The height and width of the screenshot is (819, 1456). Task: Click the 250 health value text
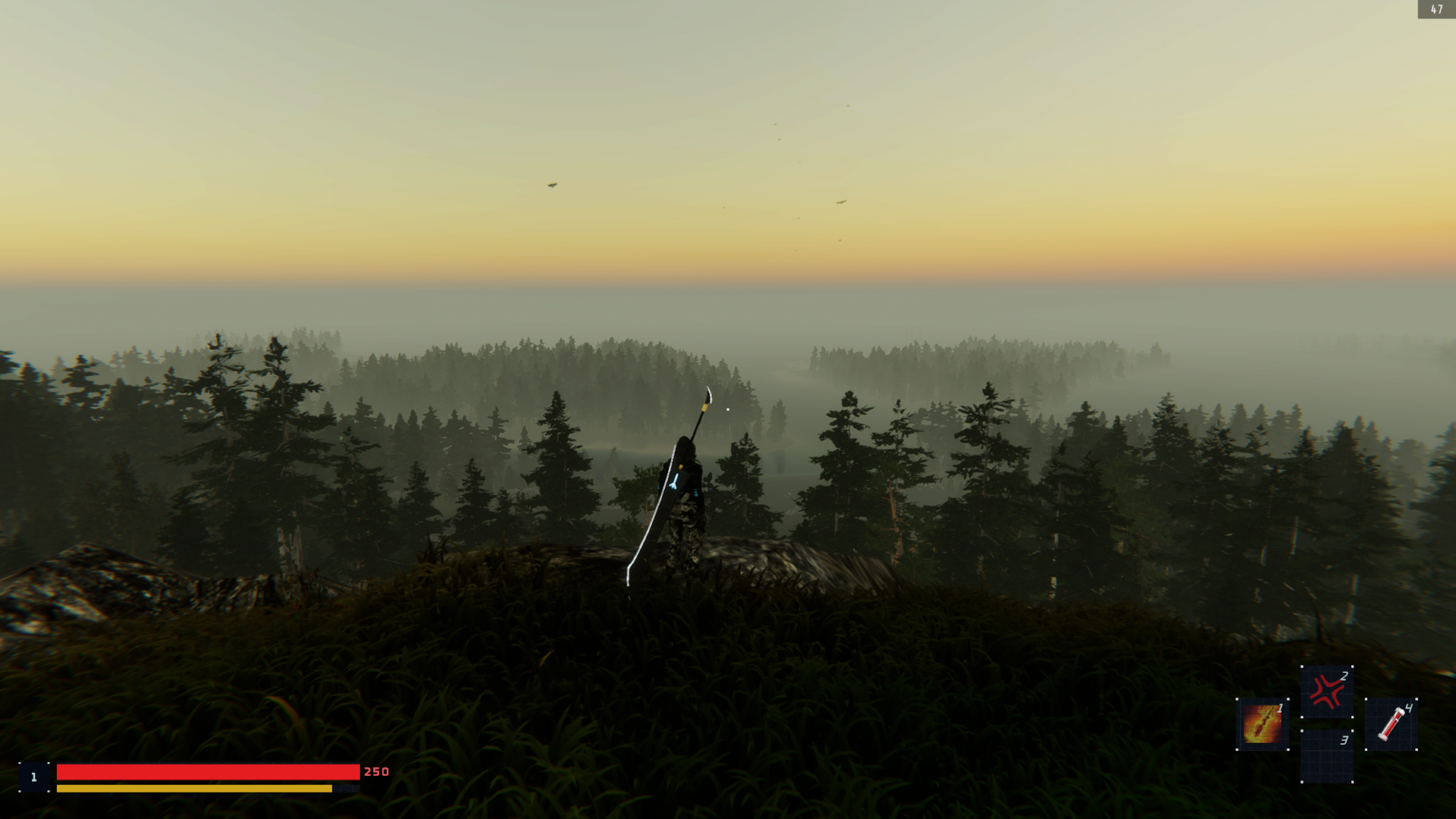[x=375, y=771]
